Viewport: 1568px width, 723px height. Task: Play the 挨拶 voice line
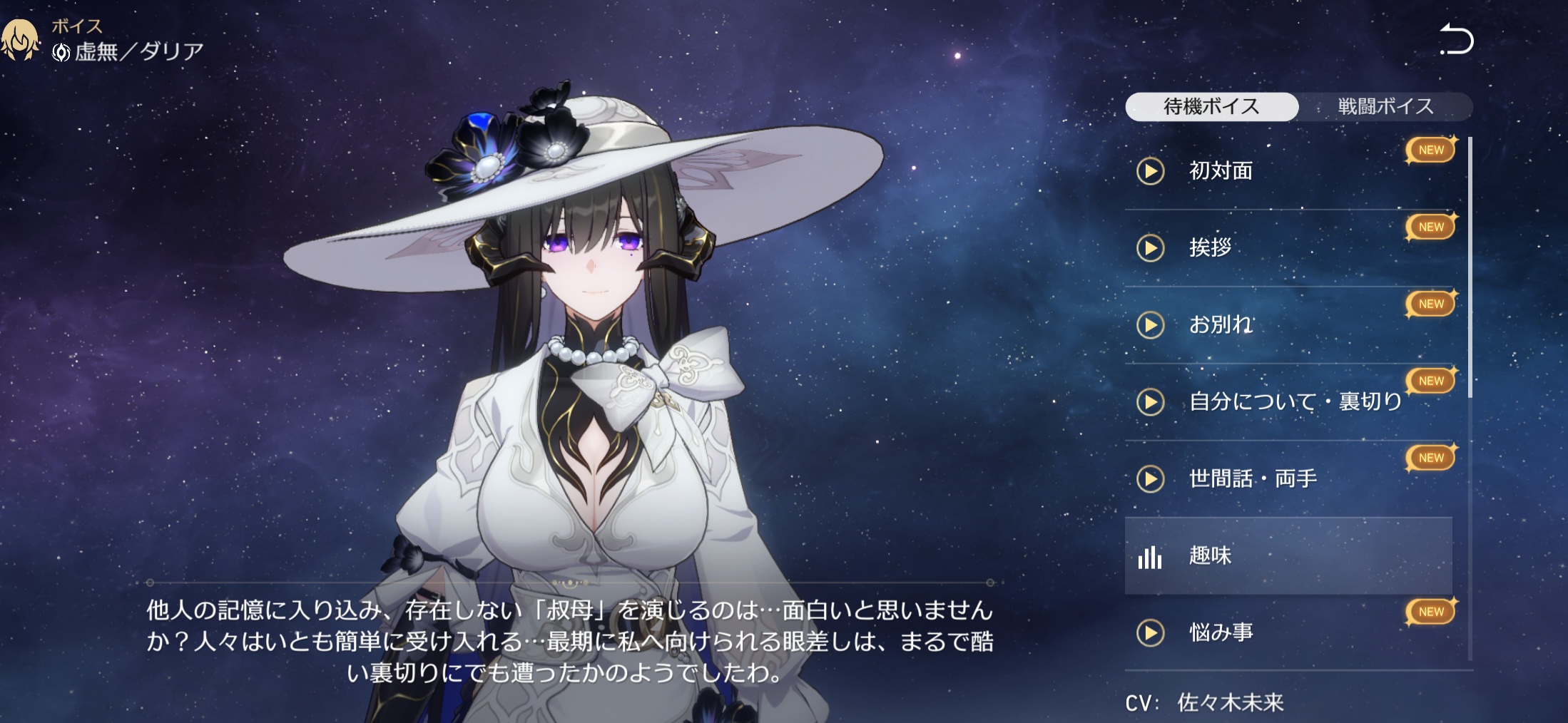coord(1150,248)
